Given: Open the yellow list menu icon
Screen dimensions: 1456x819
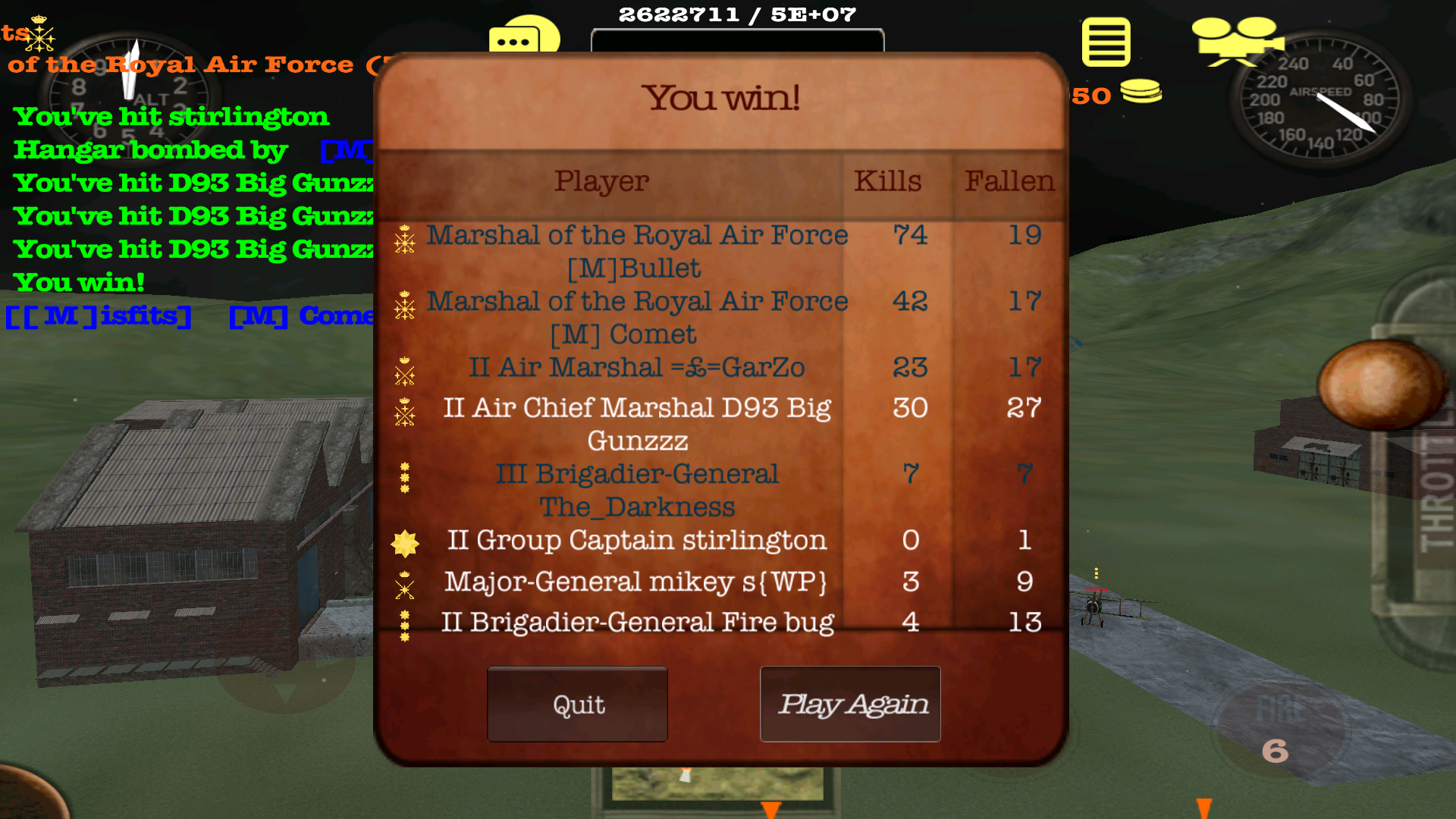Looking at the screenshot, I should point(1106,42).
